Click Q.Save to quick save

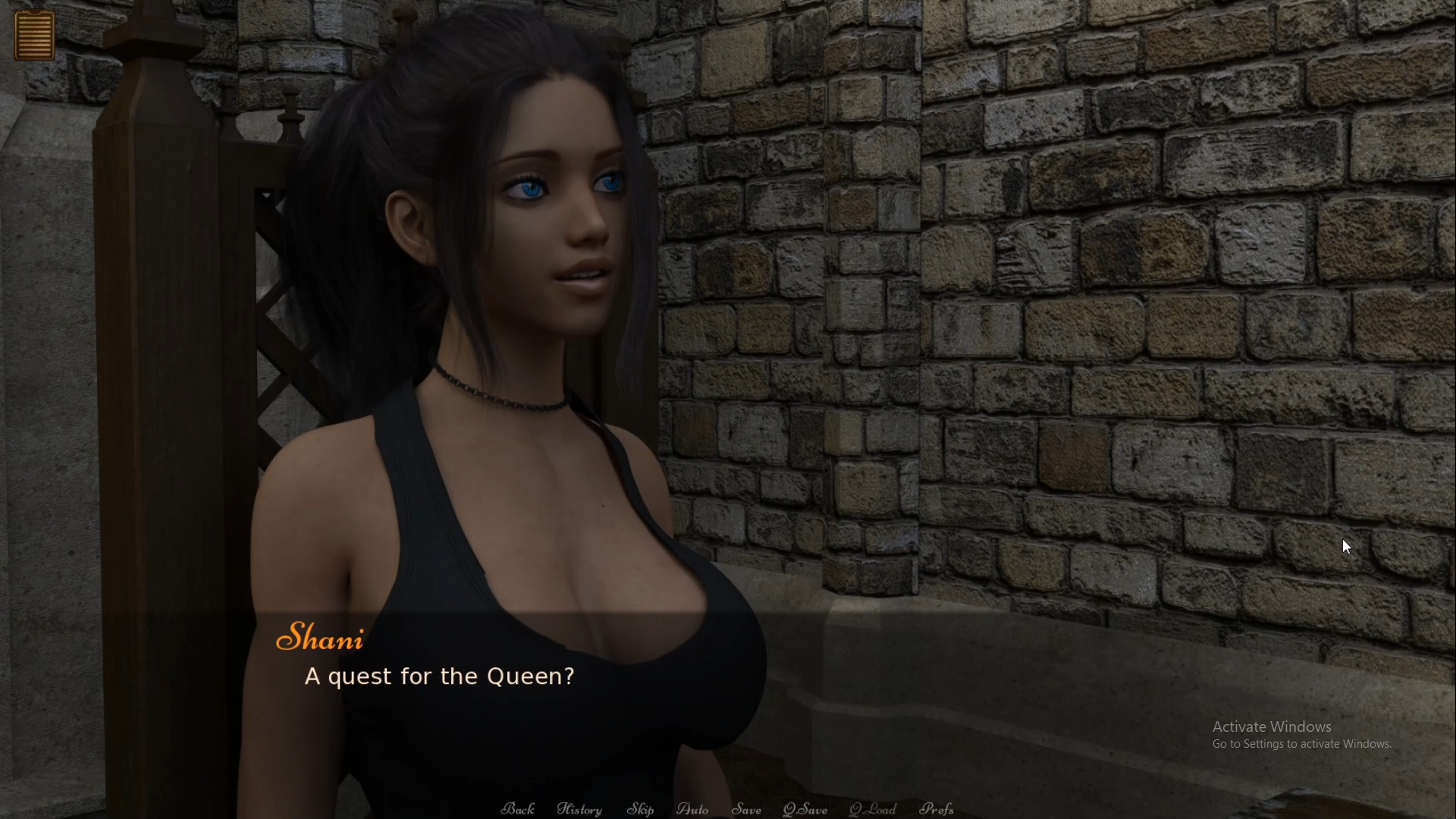805,809
